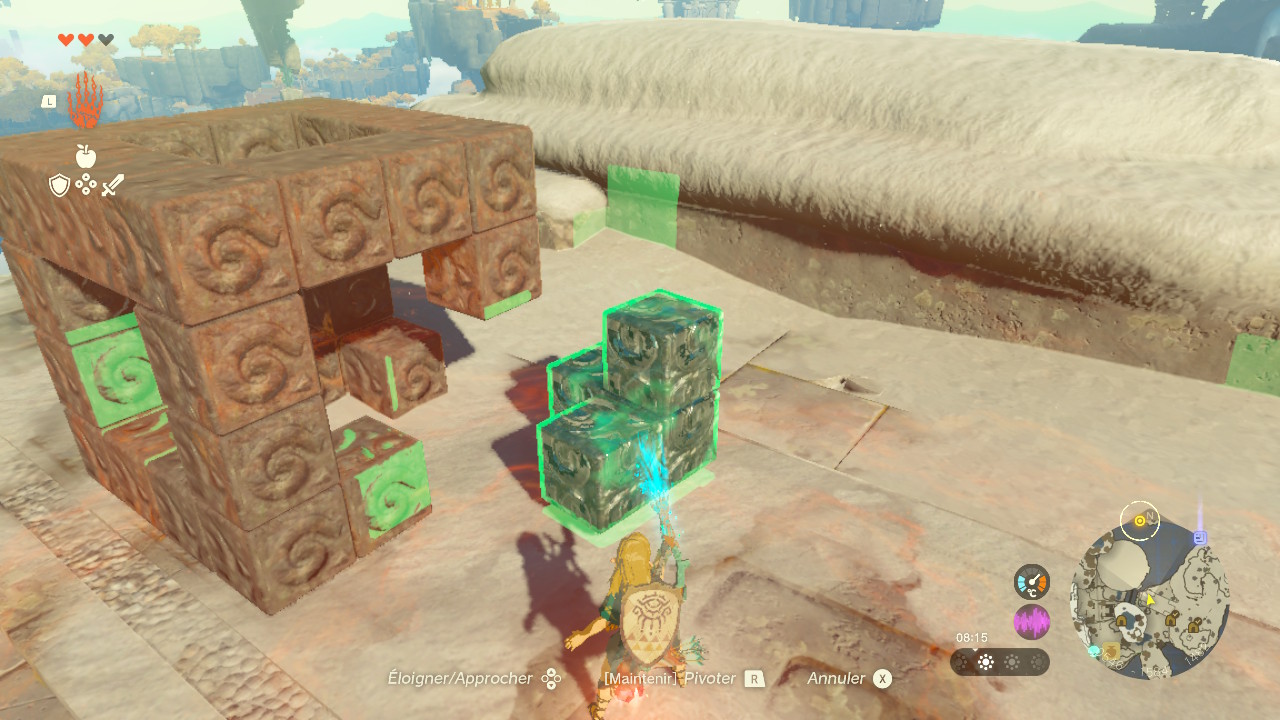Click the Annuler cancel label
The image size is (1280, 720).
[x=836, y=678]
